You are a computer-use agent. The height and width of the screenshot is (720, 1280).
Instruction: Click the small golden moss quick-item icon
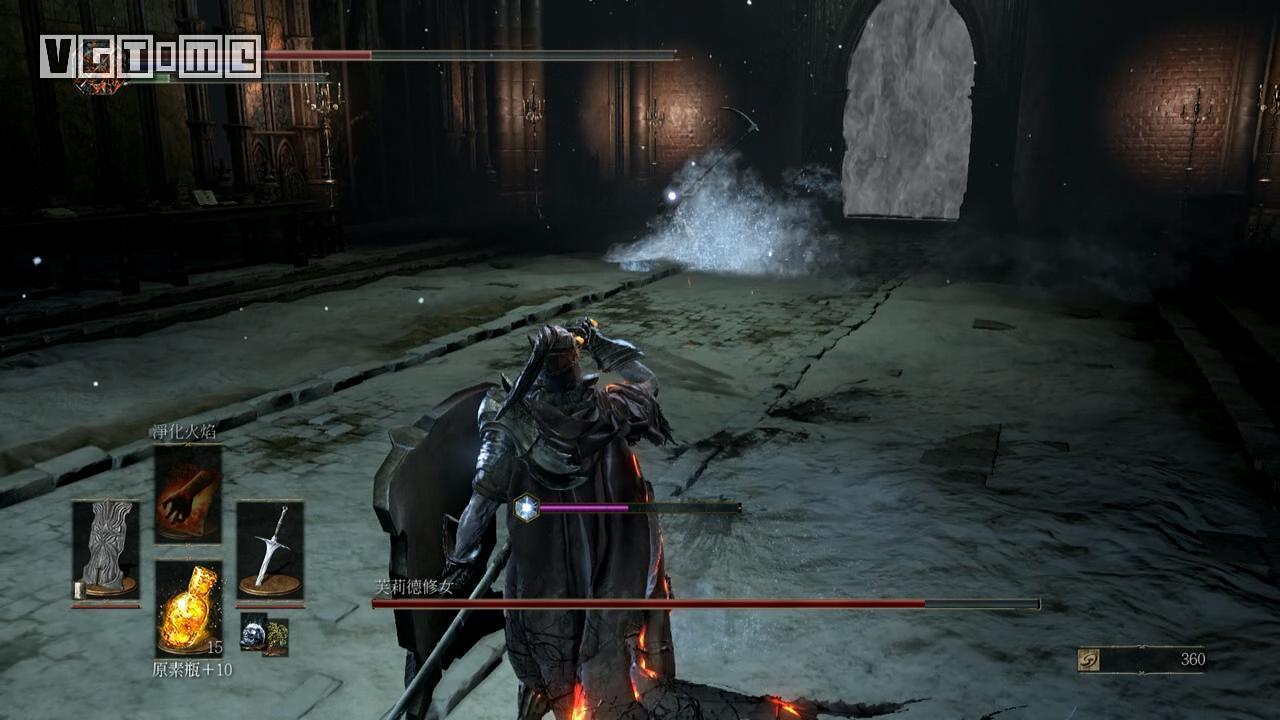[276, 636]
